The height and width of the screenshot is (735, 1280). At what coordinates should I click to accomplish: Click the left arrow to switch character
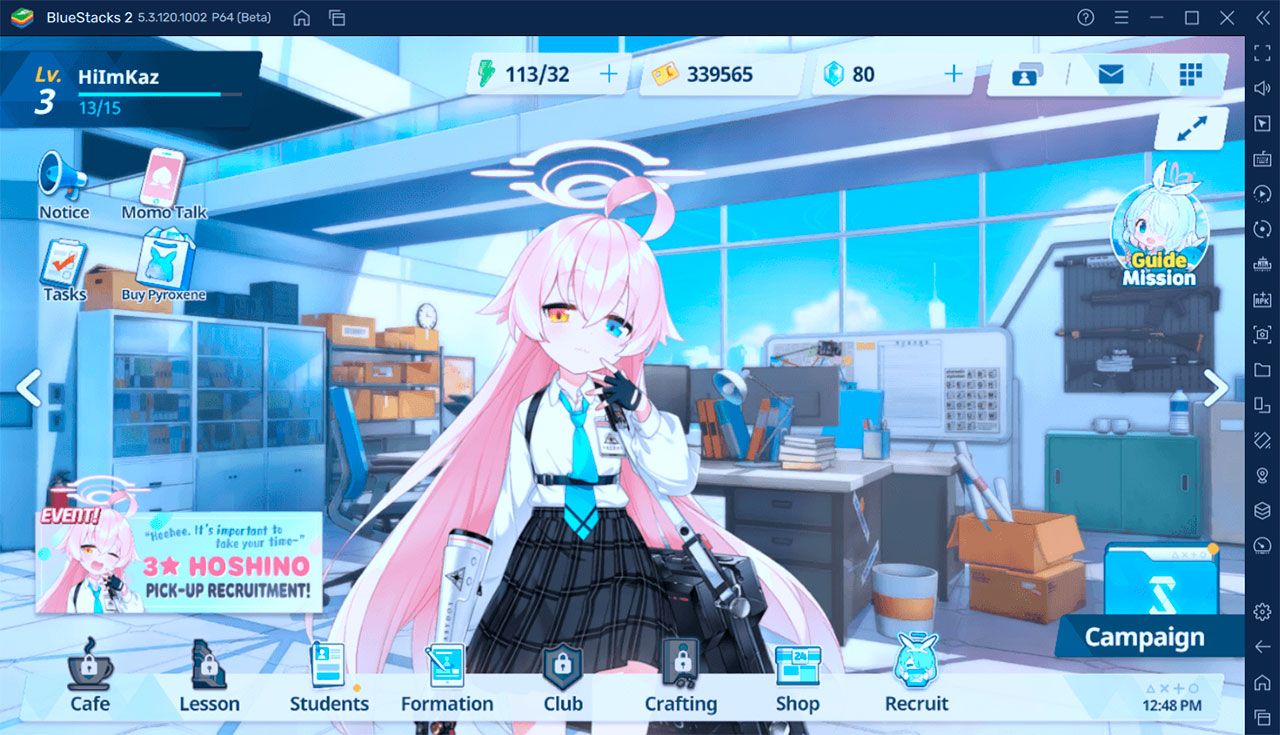pos(31,388)
